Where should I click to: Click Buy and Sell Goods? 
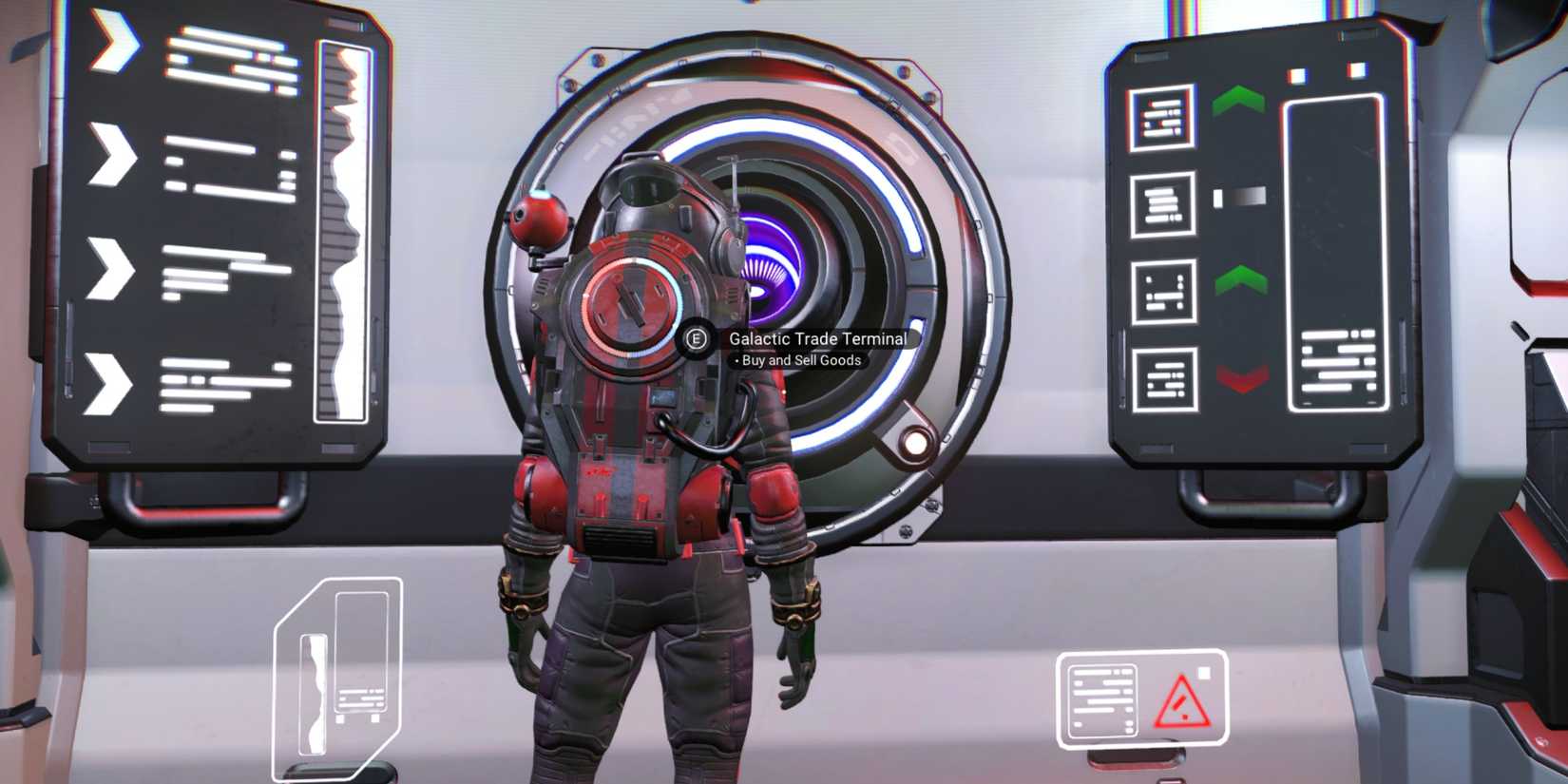(798, 360)
